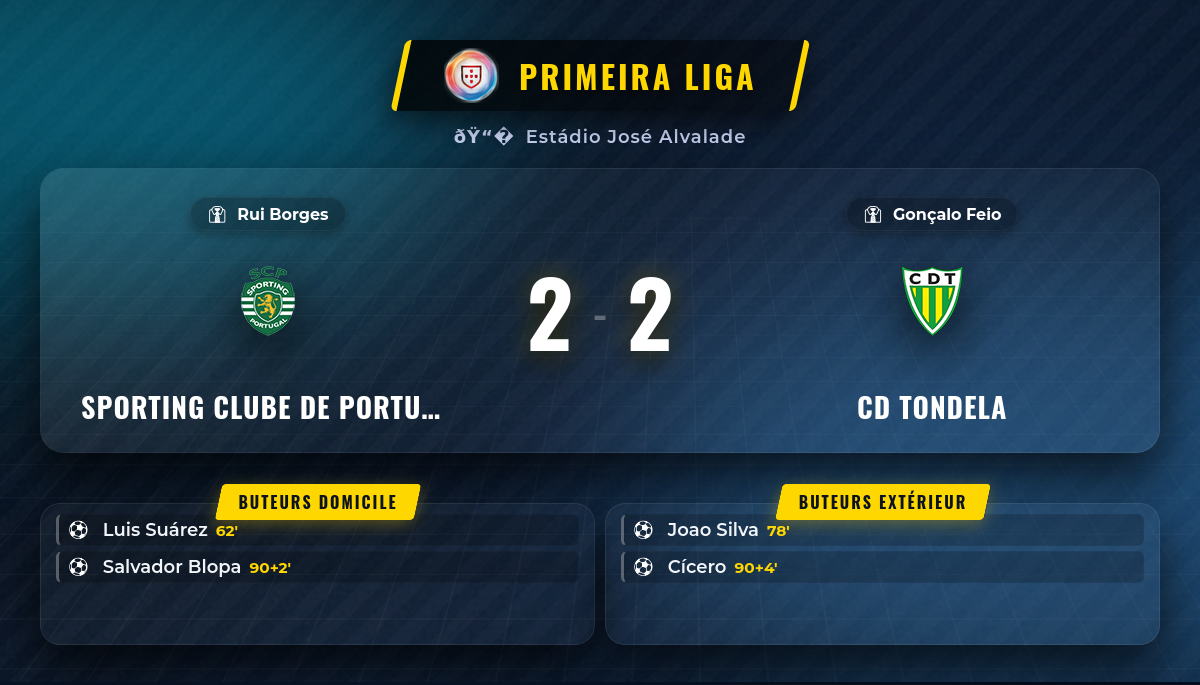
Task: Select Salvador Blopa goal row
Action: click(x=318, y=567)
